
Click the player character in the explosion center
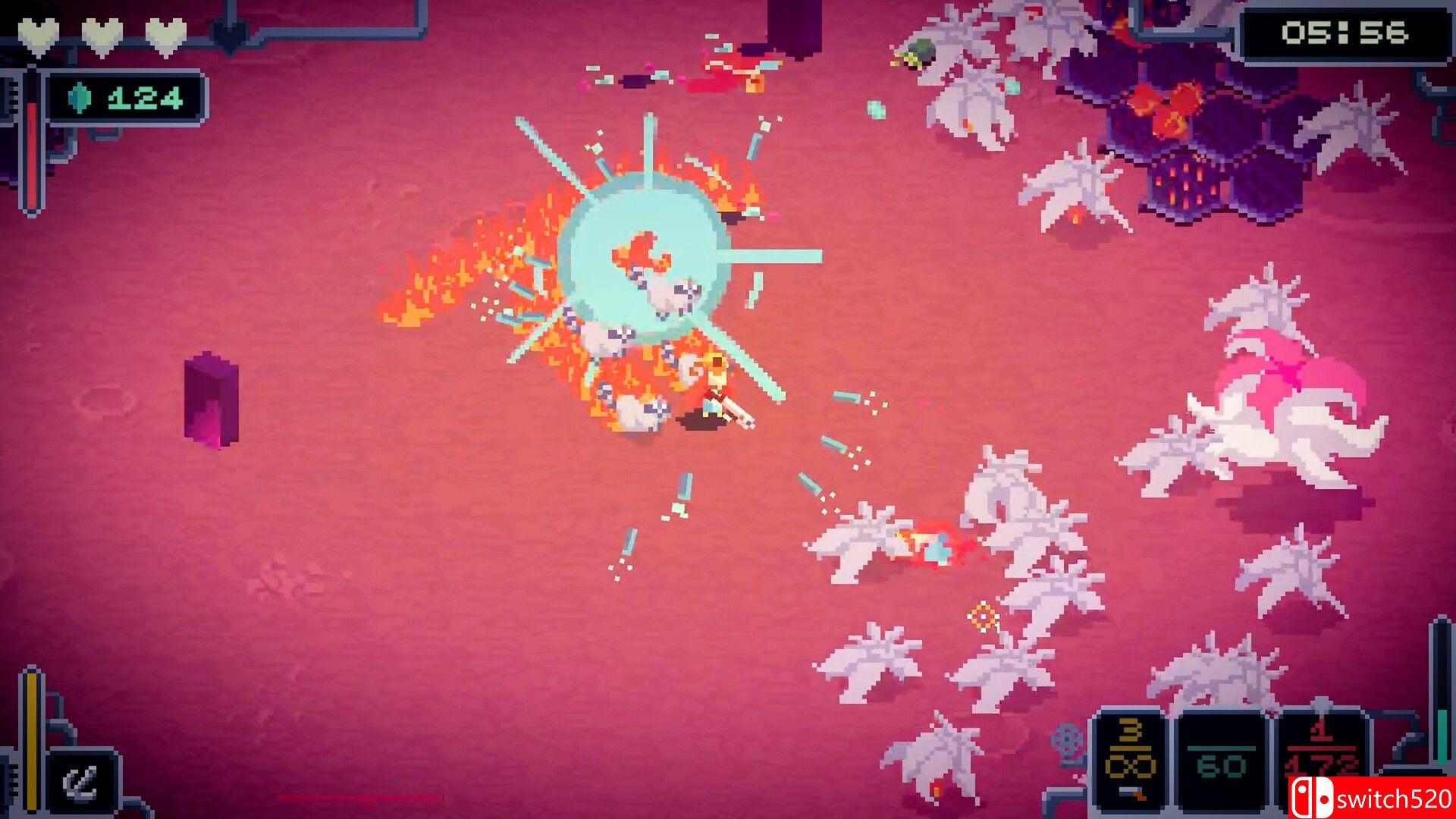(713, 387)
